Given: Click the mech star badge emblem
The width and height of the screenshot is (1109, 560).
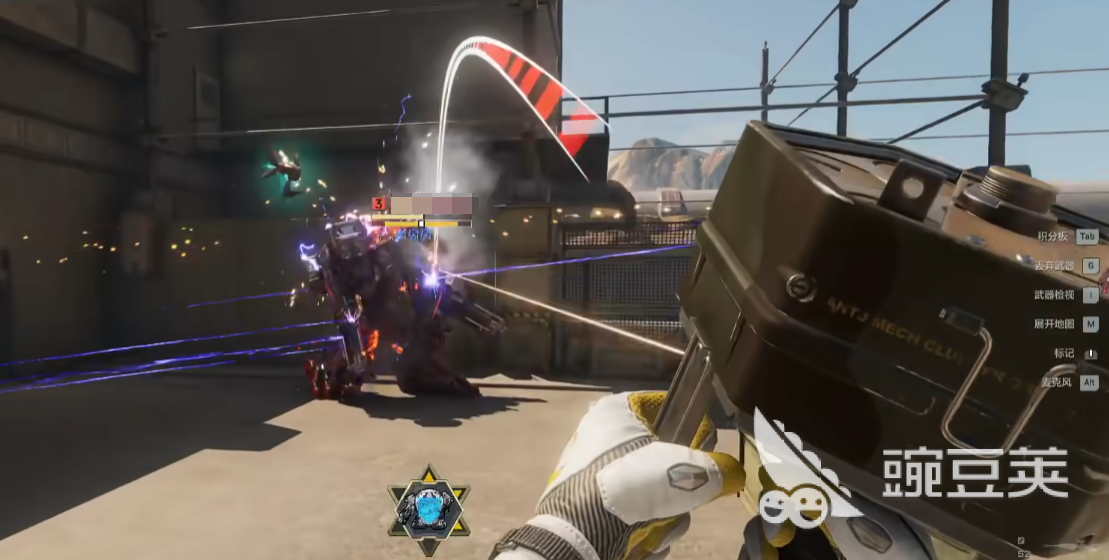Looking at the screenshot, I should pyautogui.click(x=428, y=510).
